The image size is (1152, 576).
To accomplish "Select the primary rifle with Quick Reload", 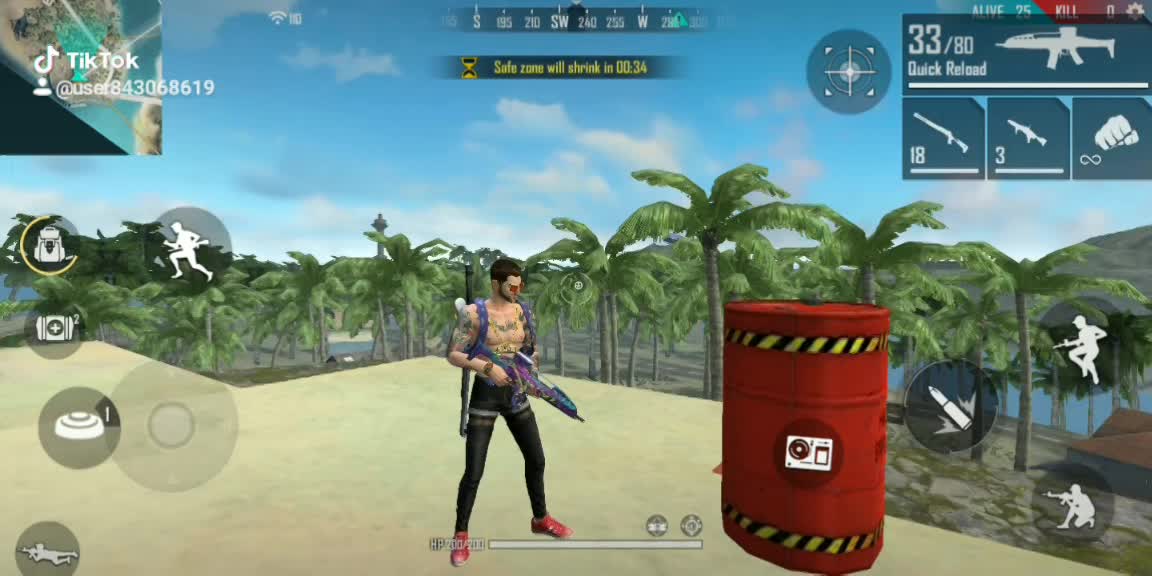I will 1026,54.
